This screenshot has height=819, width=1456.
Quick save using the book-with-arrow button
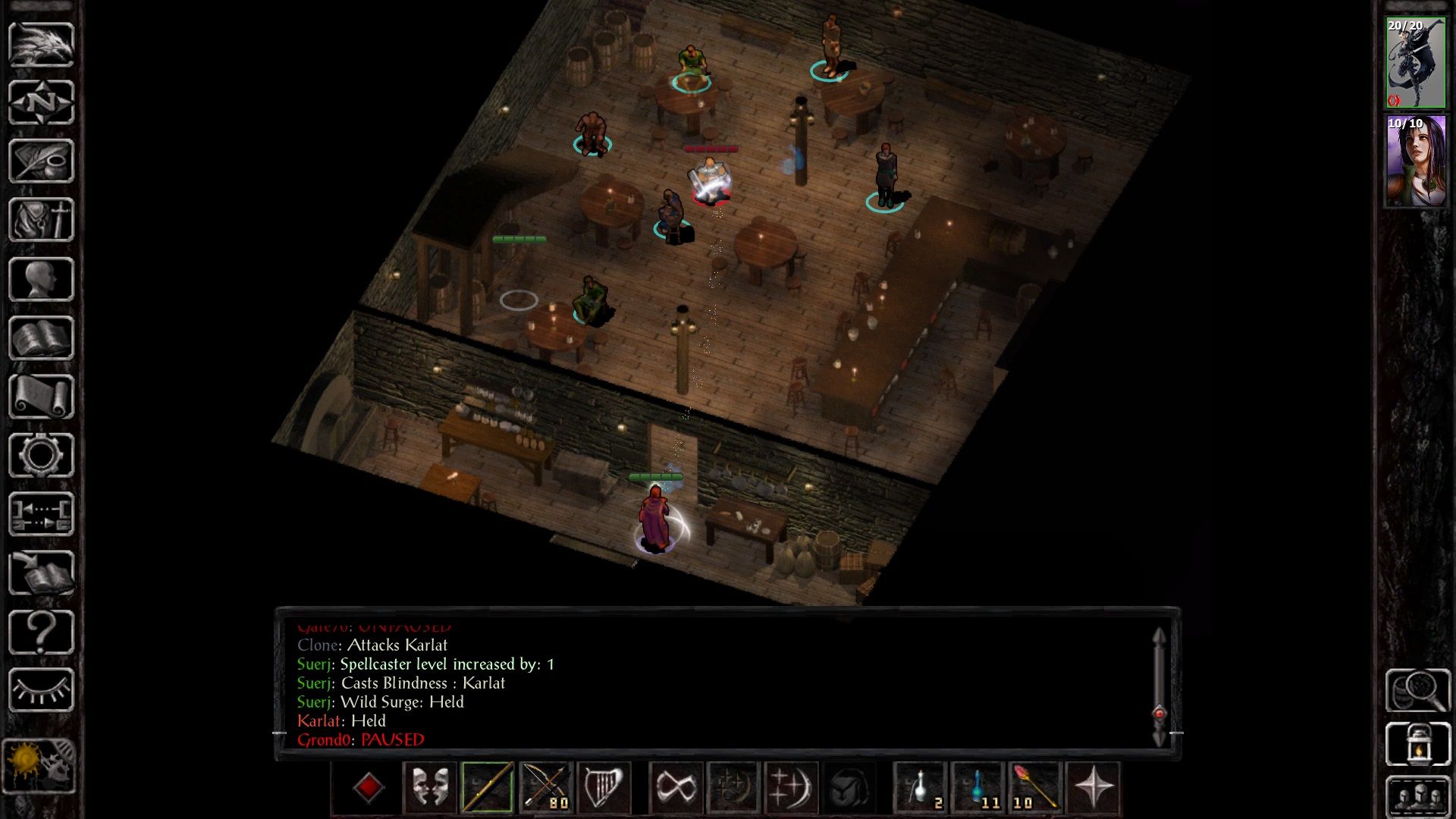point(41,573)
